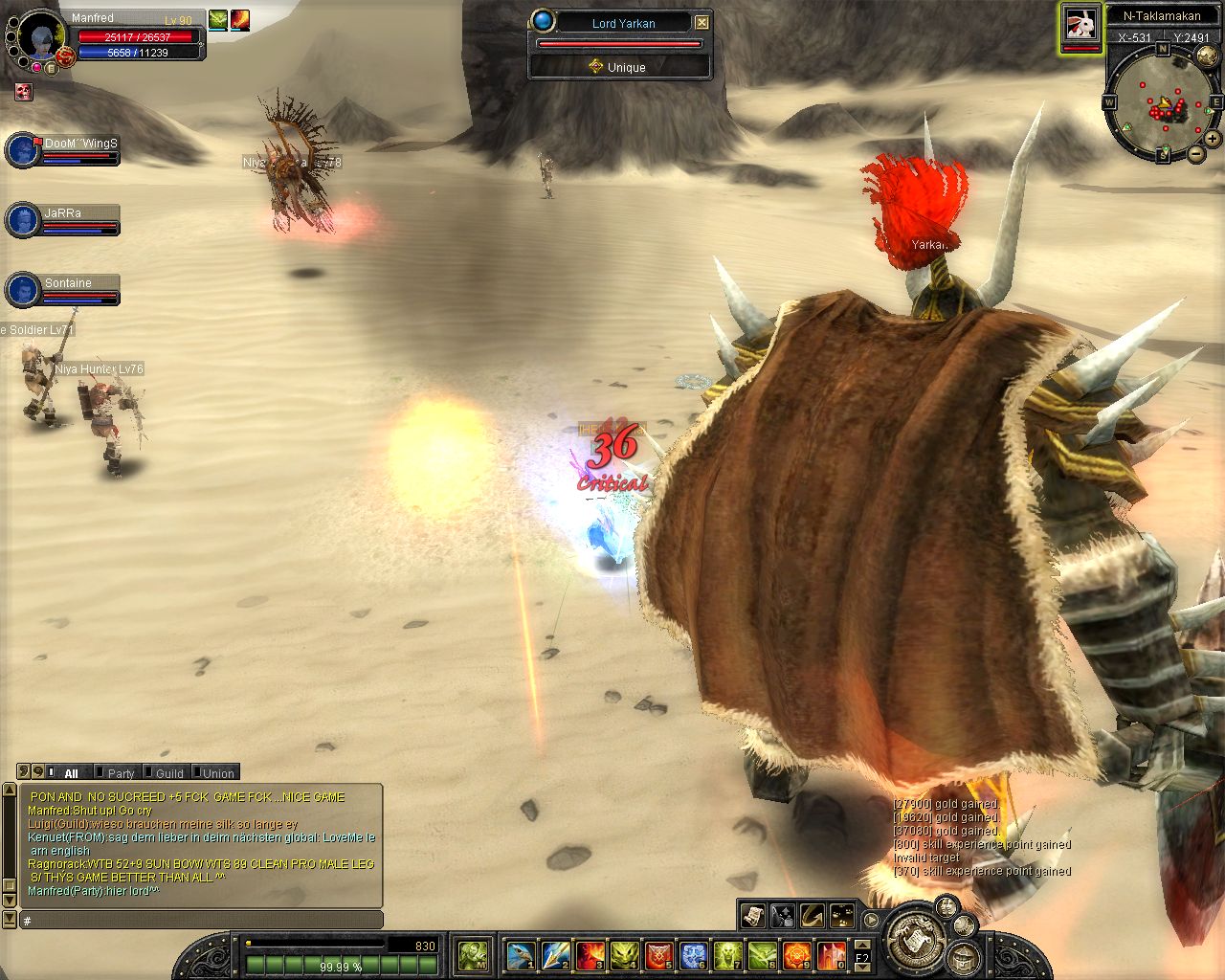Activate the arrow skill in hotbar slot 2
This screenshot has height=980, width=1225.
(556, 954)
